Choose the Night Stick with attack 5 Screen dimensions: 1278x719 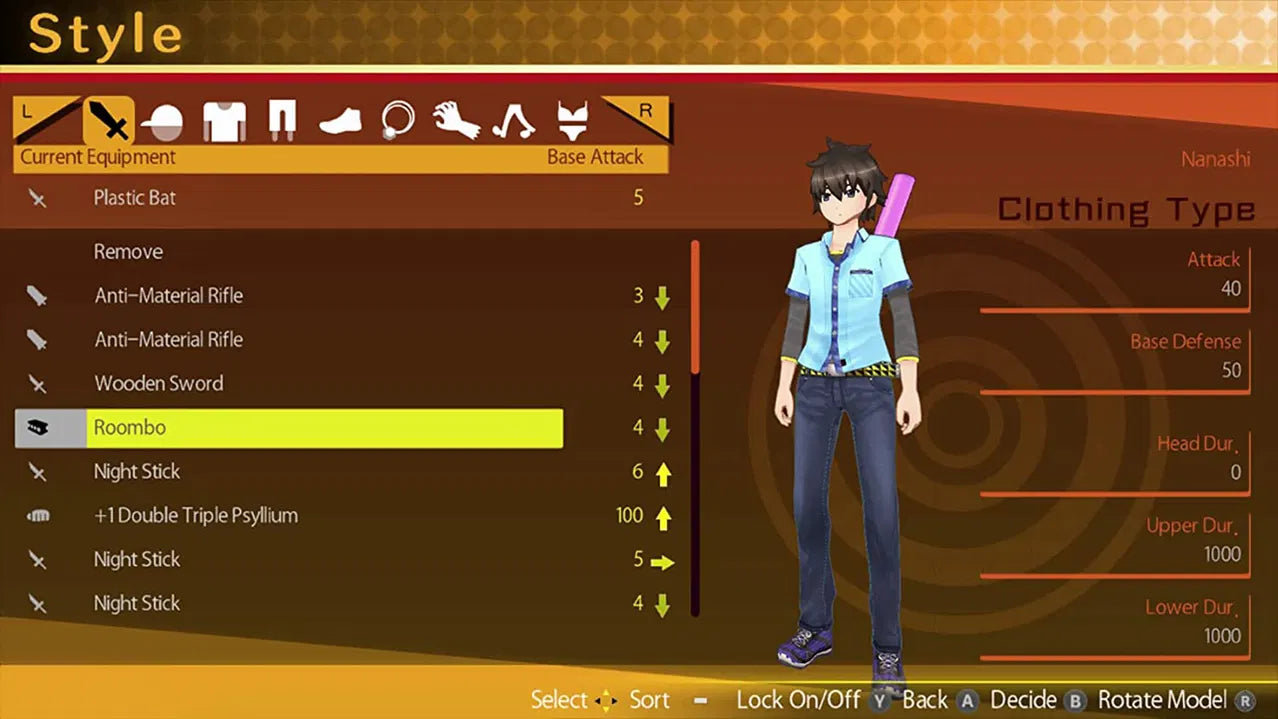pos(137,560)
